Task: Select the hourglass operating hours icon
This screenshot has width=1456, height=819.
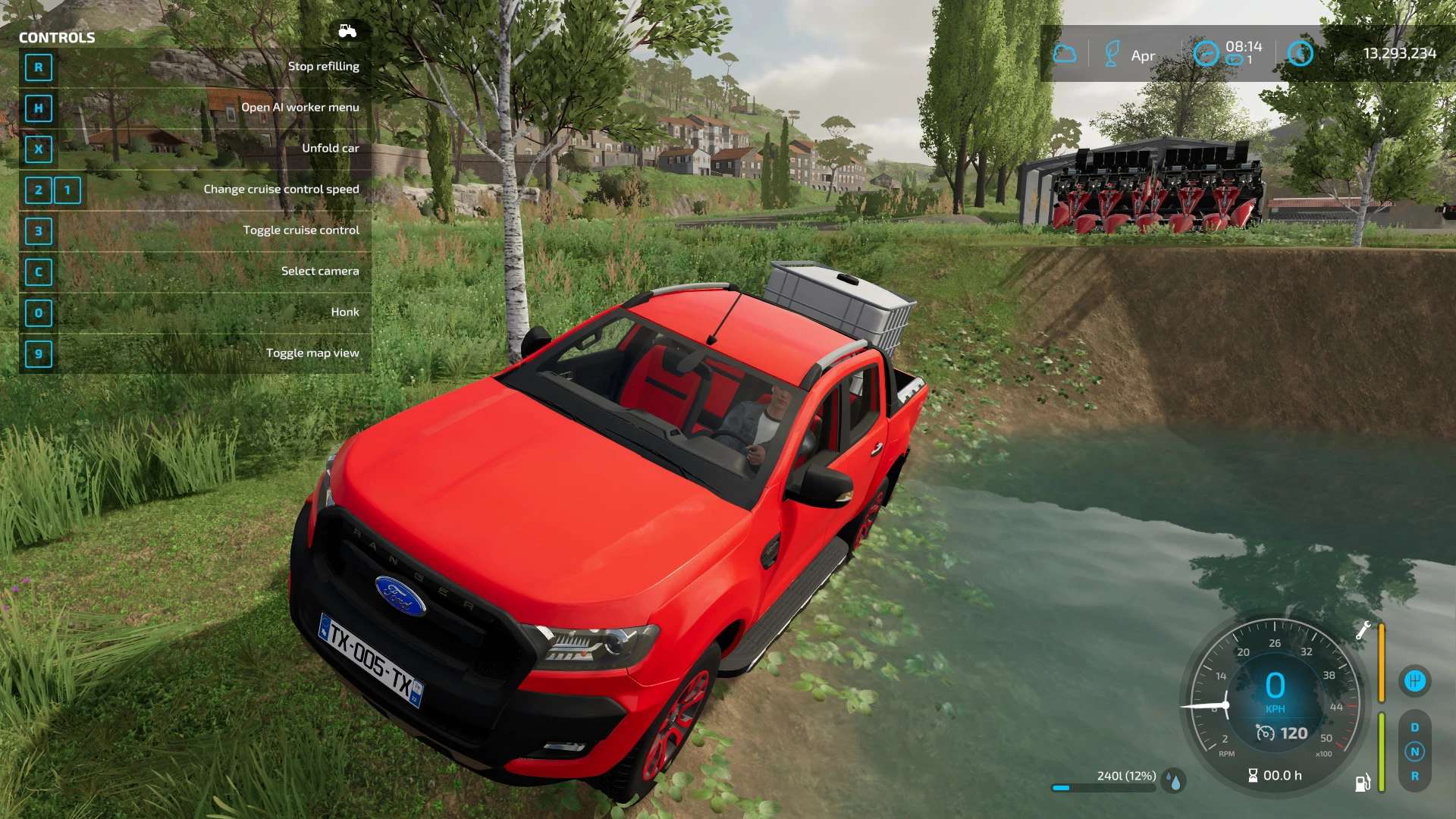Action: [x=1253, y=775]
